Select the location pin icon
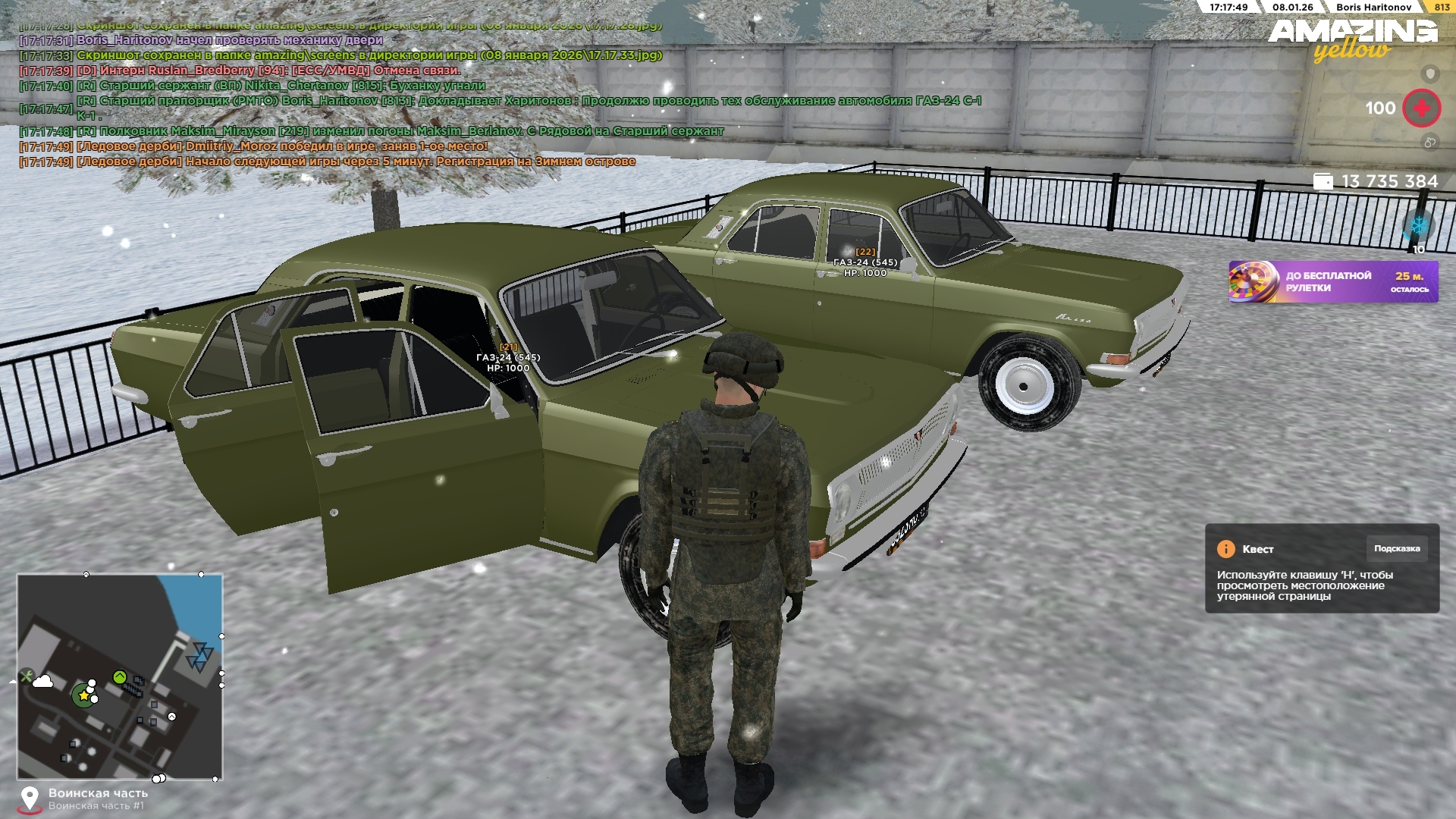 (x=29, y=799)
